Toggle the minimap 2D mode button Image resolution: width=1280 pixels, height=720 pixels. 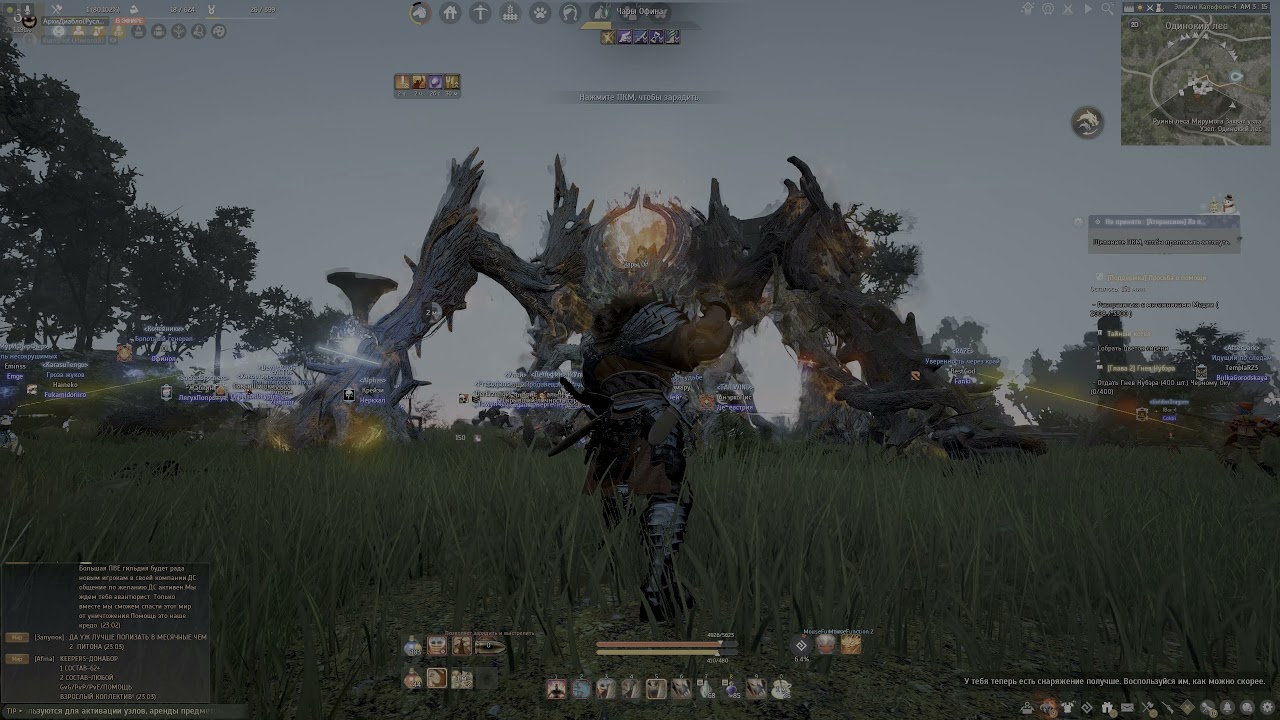pyautogui.click(x=1134, y=24)
